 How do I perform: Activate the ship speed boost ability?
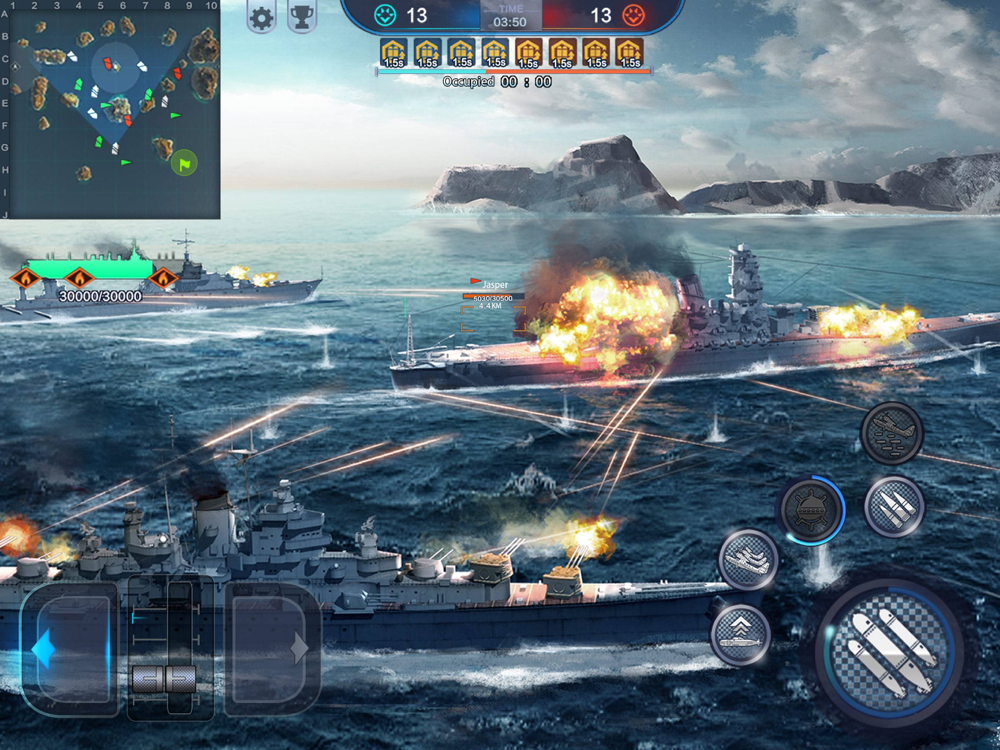(x=741, y=634)
